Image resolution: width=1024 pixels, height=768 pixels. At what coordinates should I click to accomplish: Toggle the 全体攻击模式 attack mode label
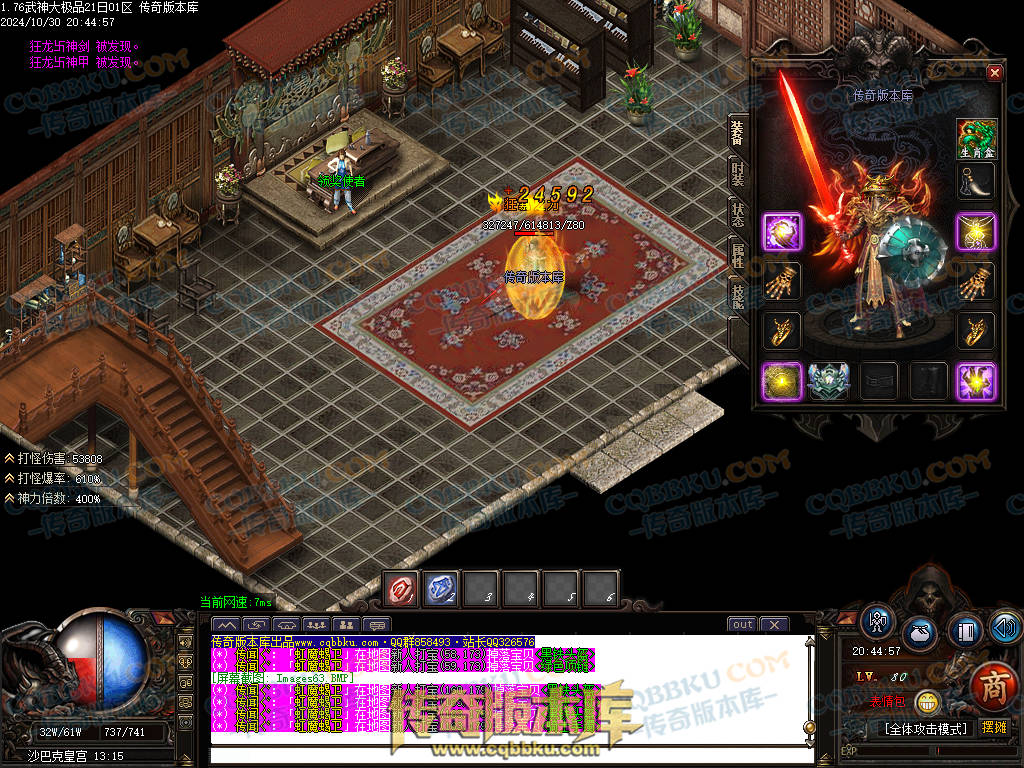click(x=924, y=728)
